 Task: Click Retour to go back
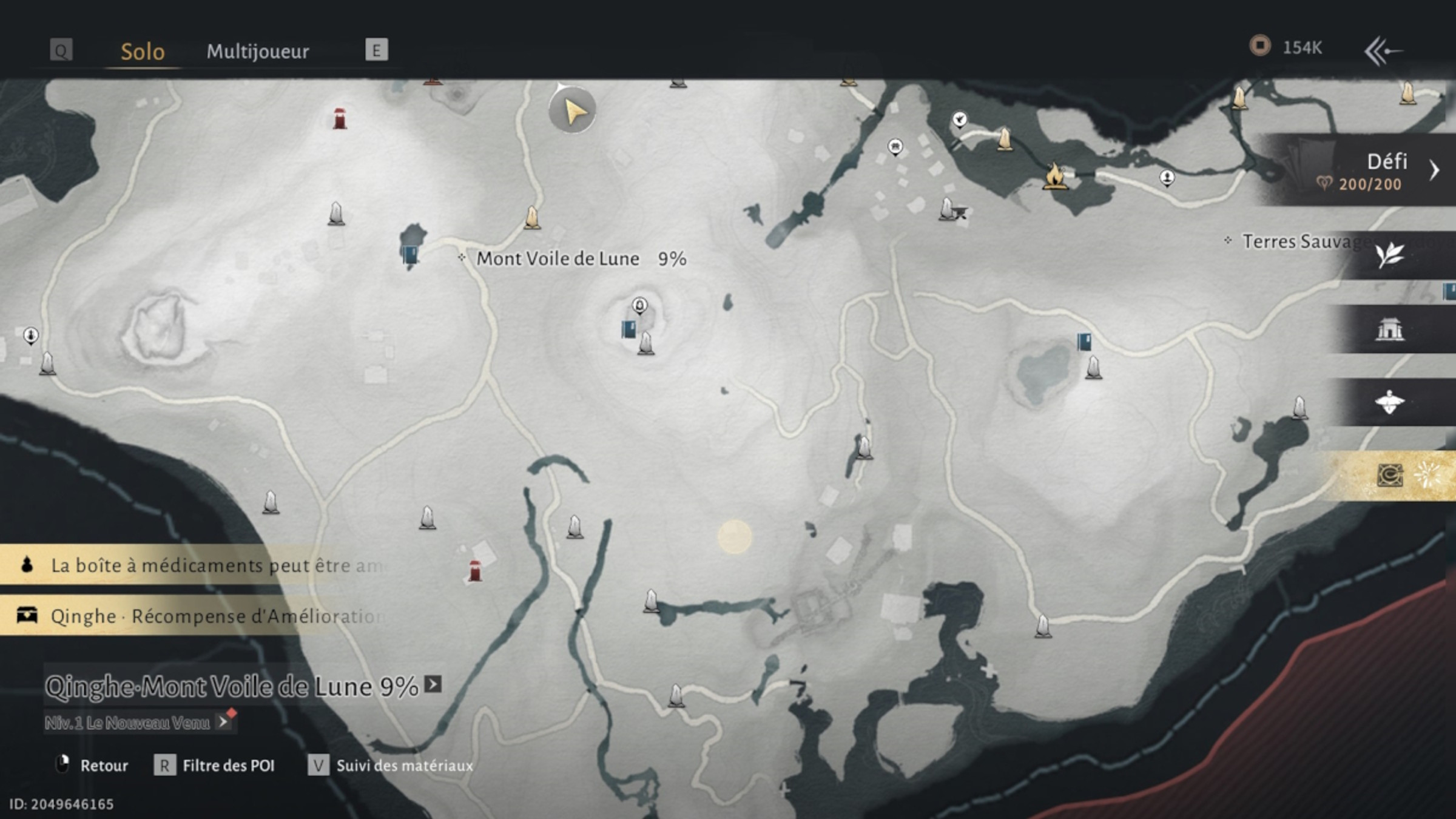point(92,766)
